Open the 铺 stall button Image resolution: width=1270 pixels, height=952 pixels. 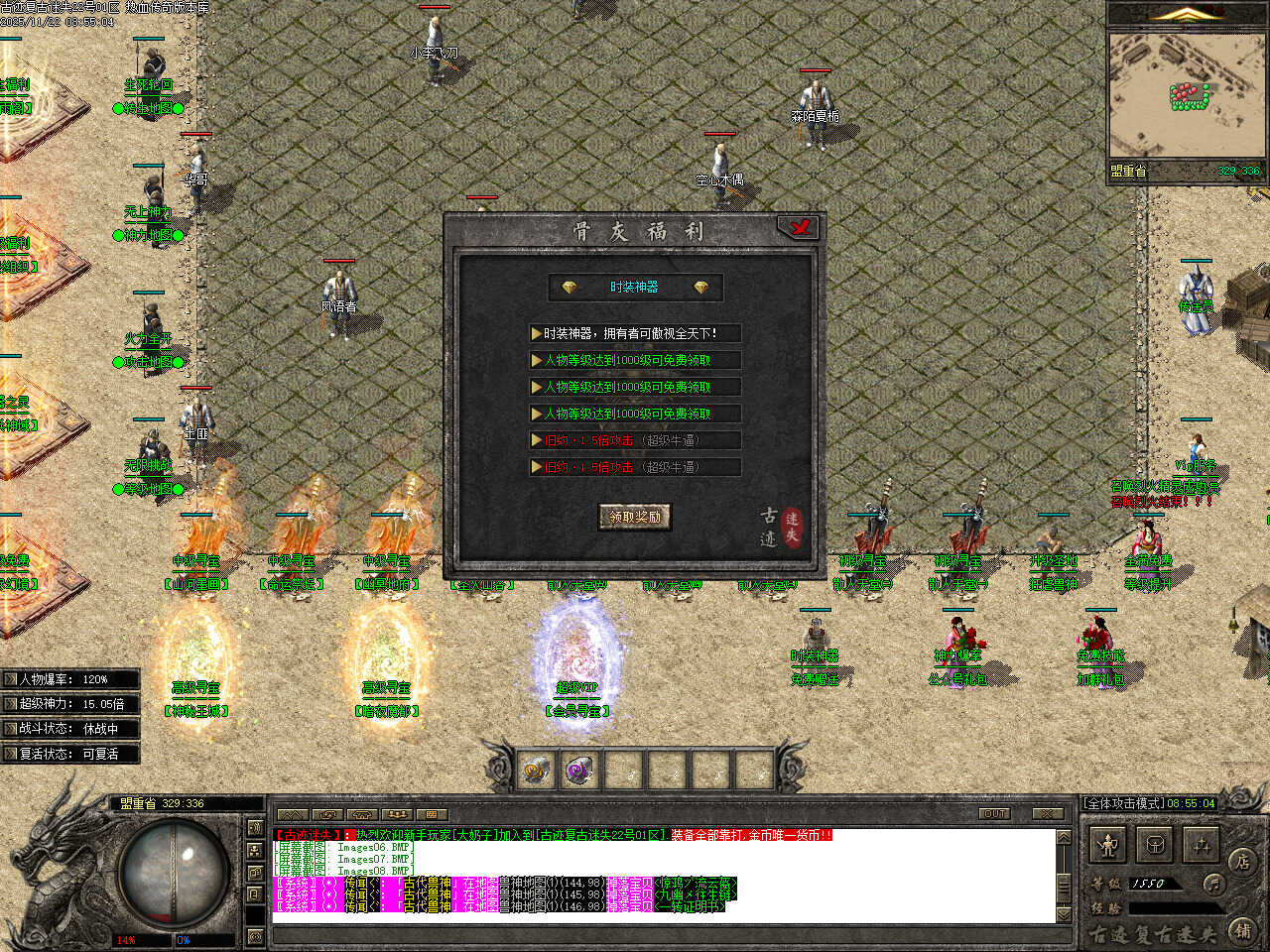(x=1242, y=929)
